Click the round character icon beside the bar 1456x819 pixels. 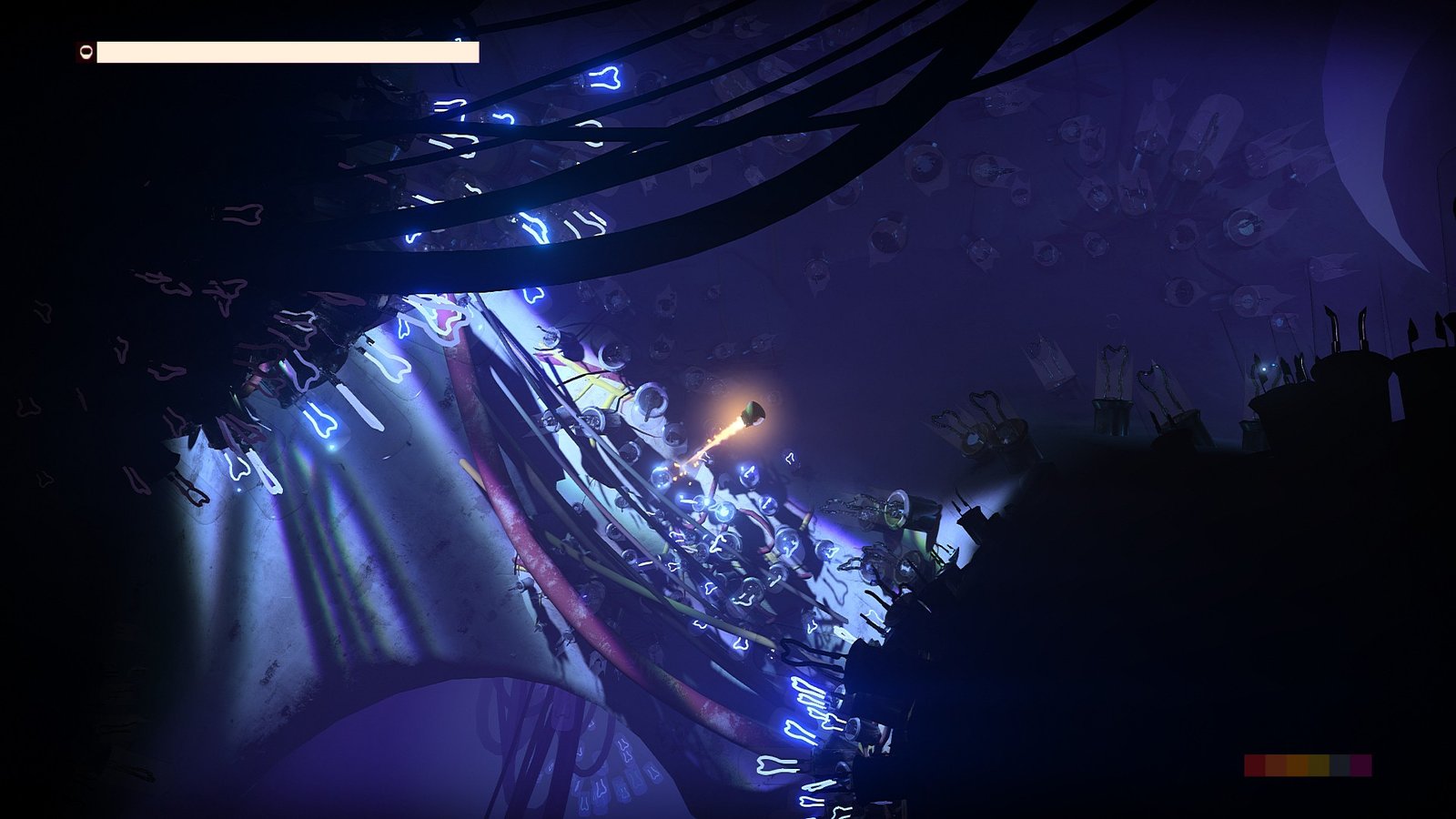pyautogui.click(x=86, y=53)
